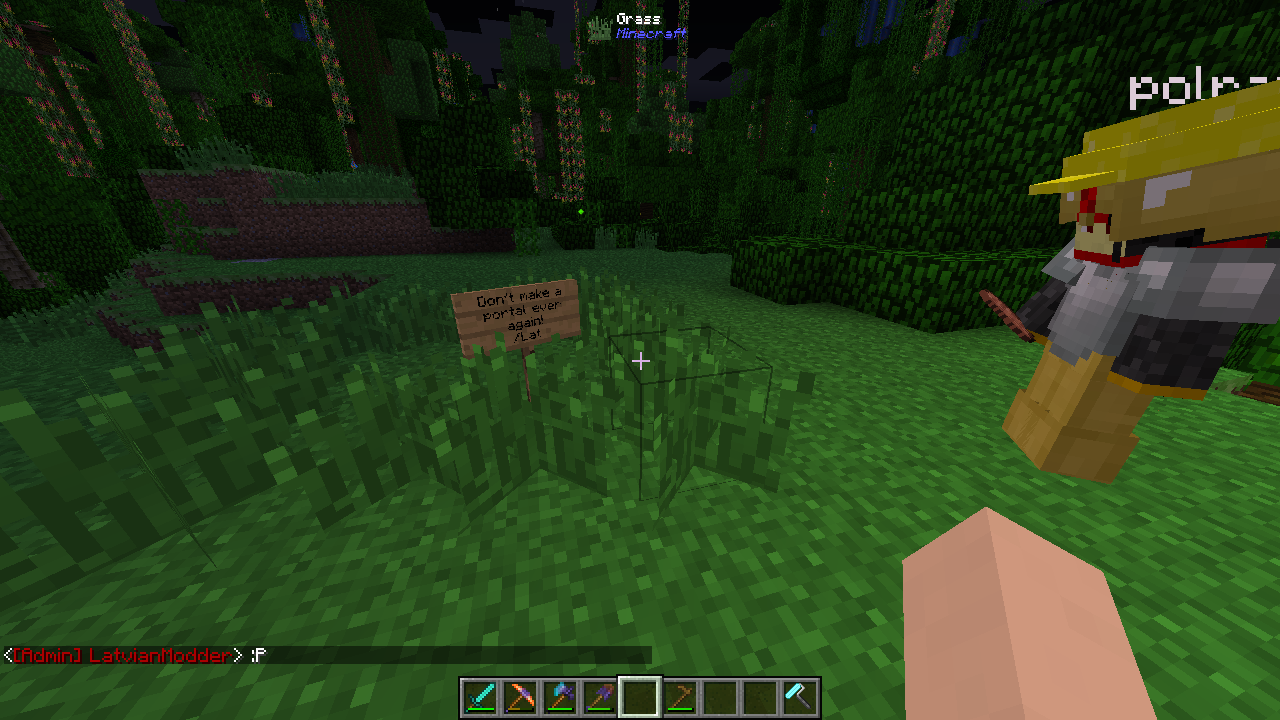Select the orange and purple pickaxe slot
Viewport: 1280px width, 720px height.
[x=520, y=697]
